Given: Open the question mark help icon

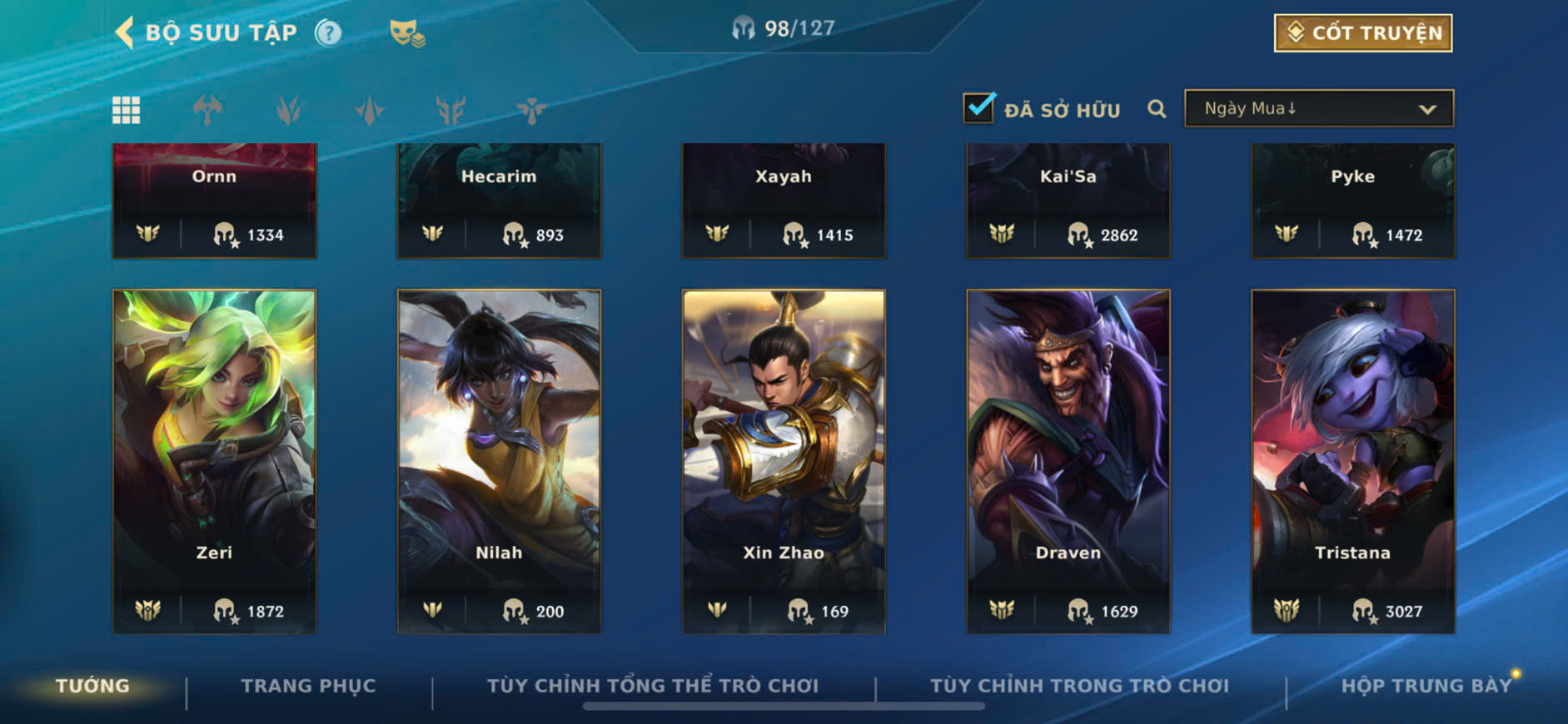Looking at the screenshot, I should 328,33.
